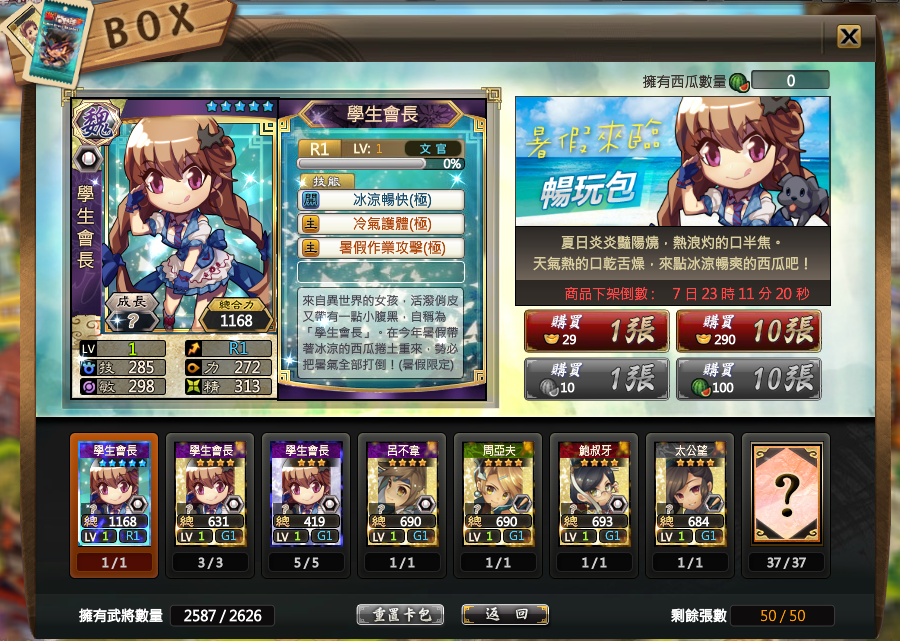Select the 學生會長 card with 631 power

[x=210, y=494]
